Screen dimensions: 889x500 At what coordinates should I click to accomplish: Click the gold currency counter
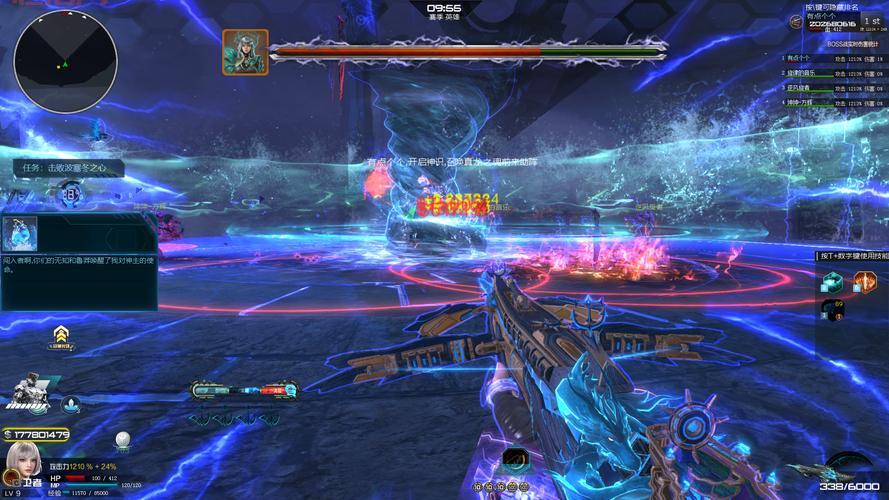pos(38,434)
